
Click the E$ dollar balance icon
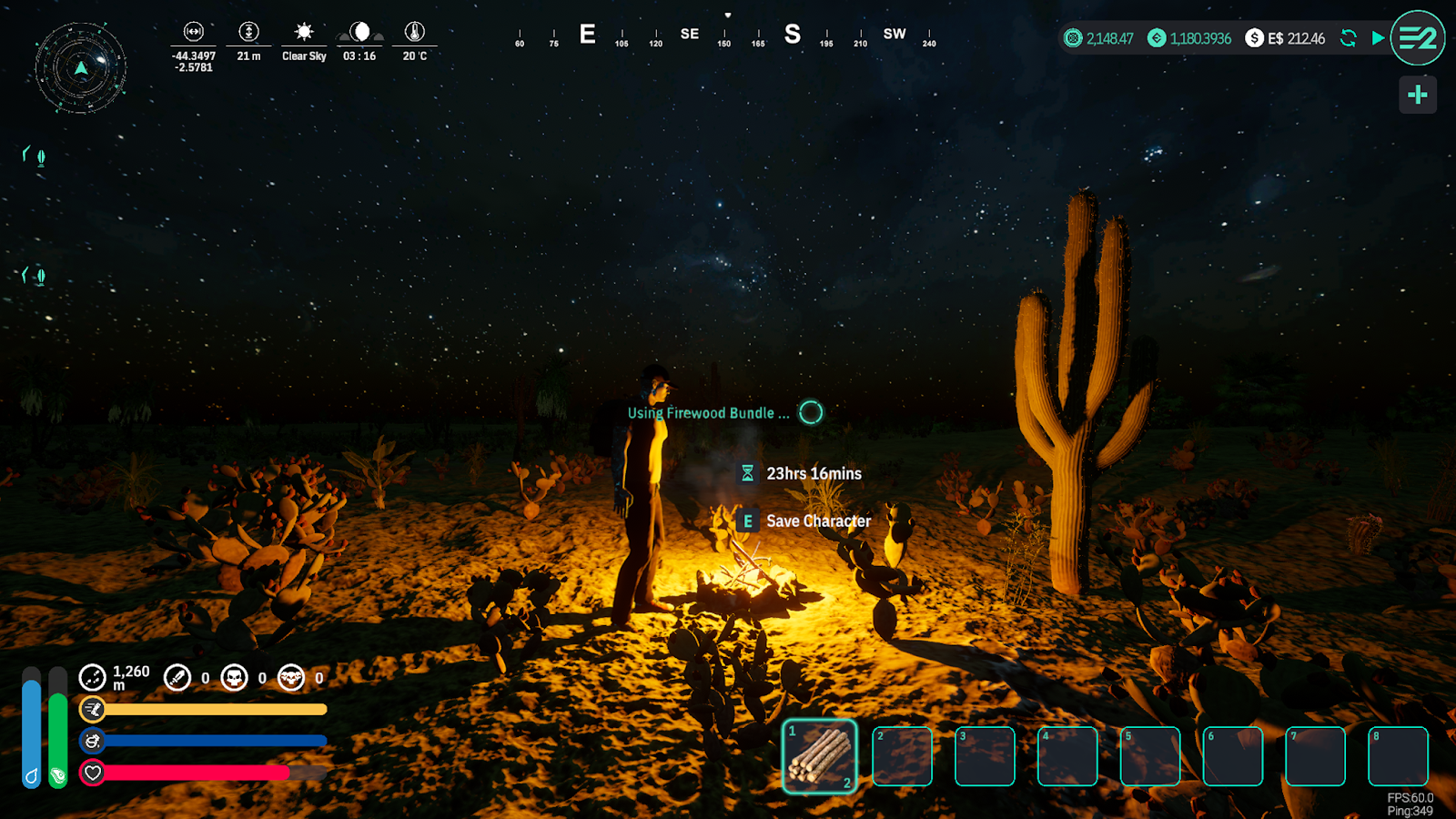(1254, 38)
